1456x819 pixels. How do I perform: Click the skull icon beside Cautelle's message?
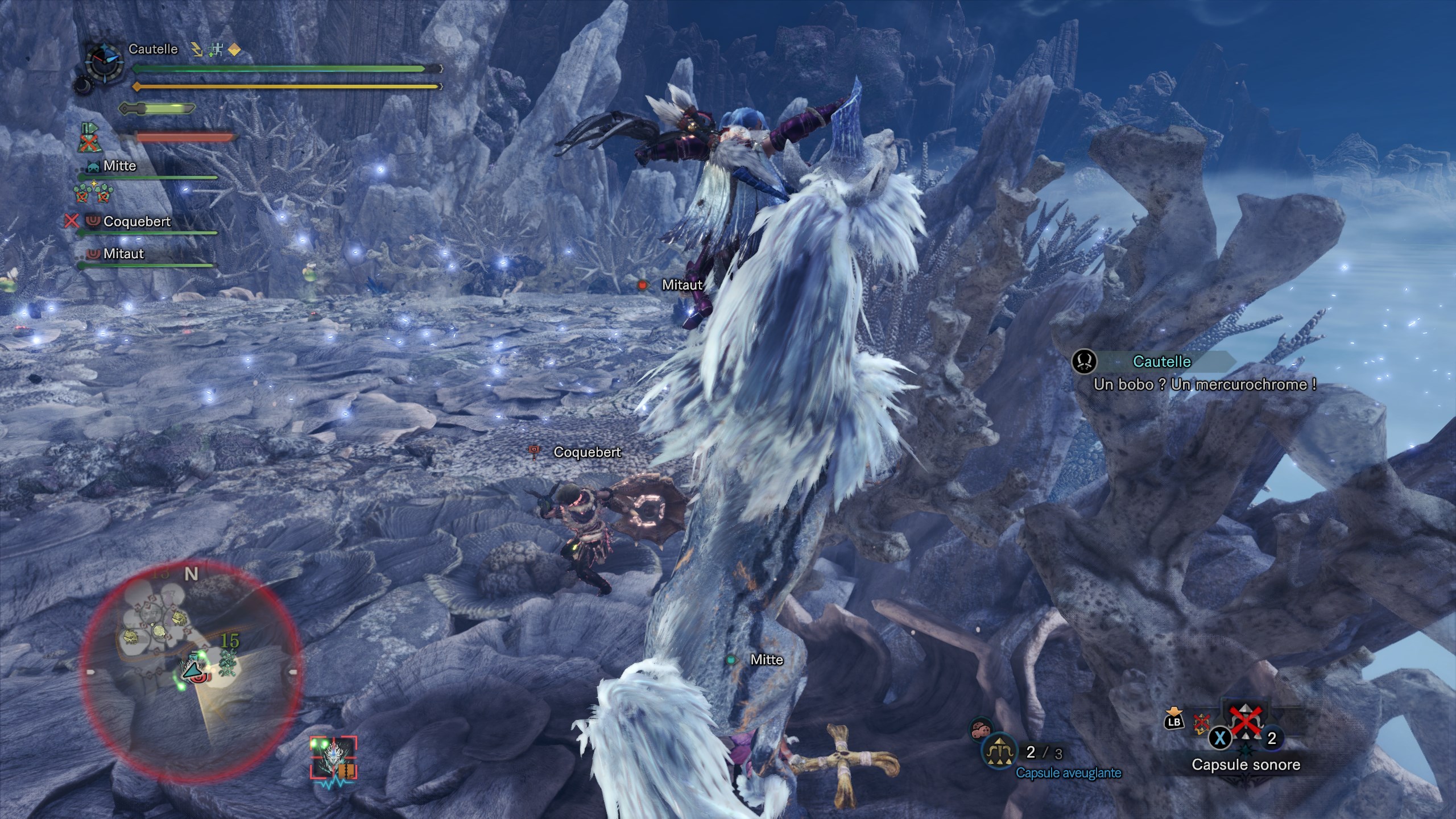pyautogui.click(x=1084, y=362)
